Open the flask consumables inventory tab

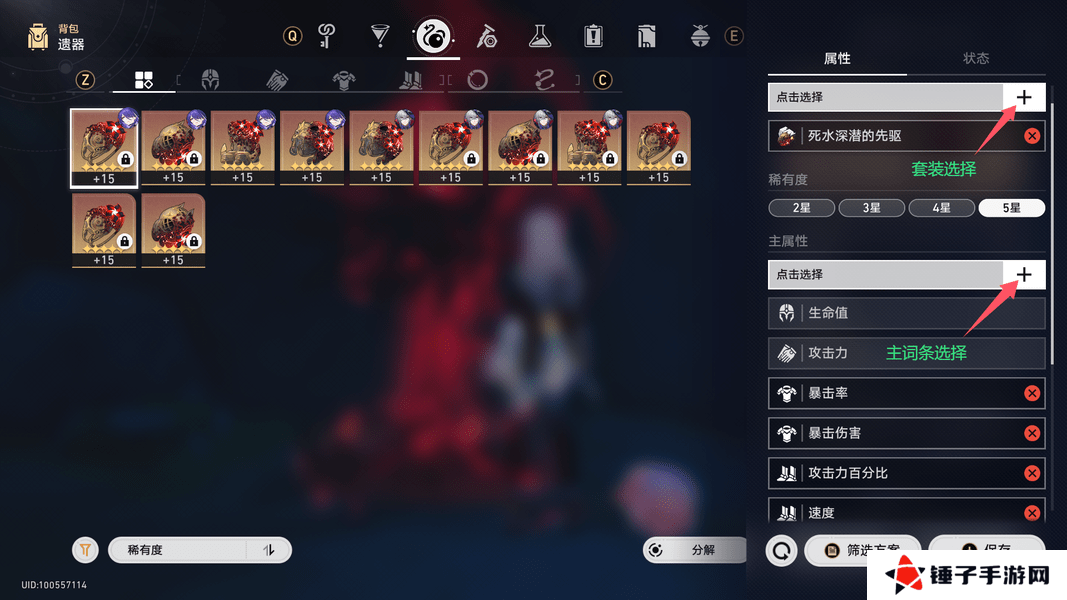tap(540, 37)
